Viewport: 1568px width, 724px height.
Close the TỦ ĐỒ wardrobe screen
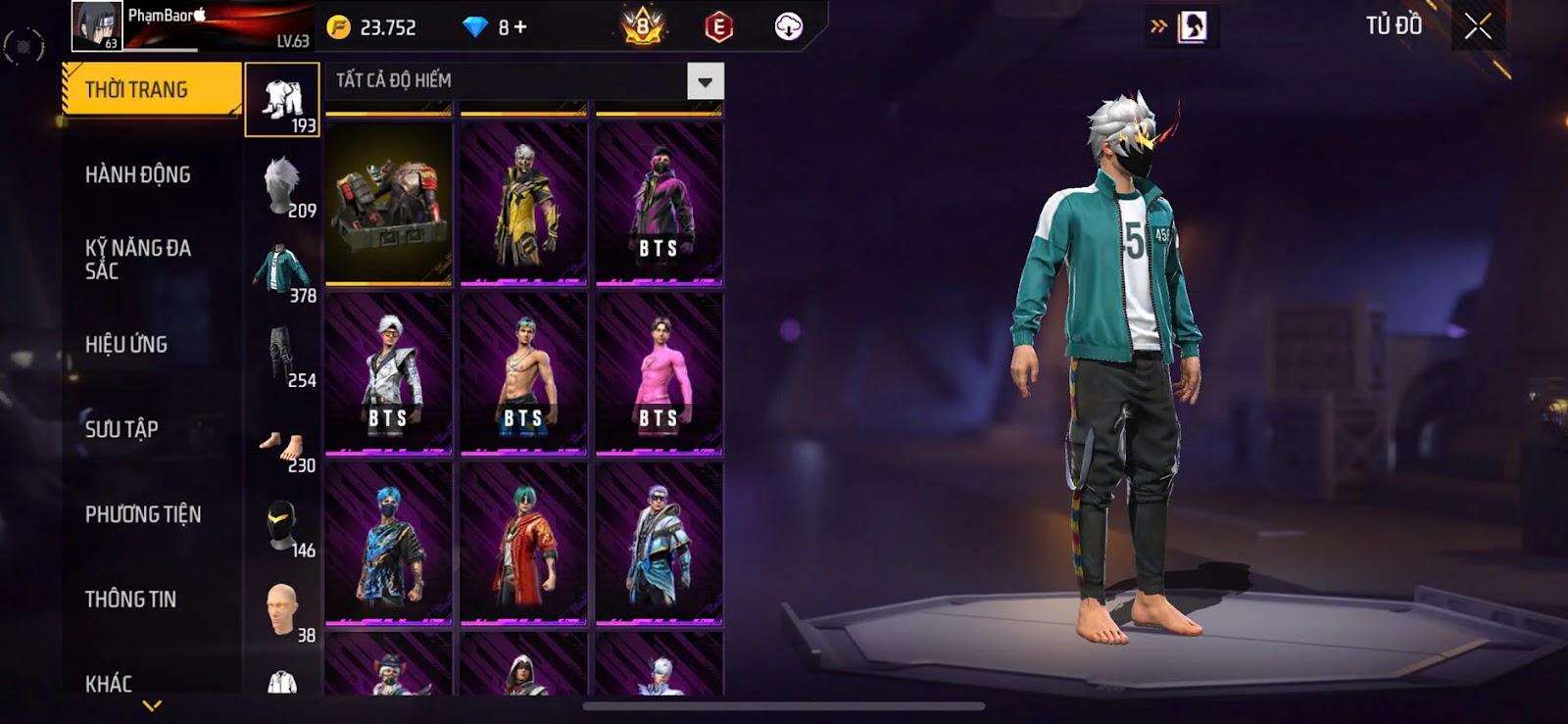point(1478,26)
